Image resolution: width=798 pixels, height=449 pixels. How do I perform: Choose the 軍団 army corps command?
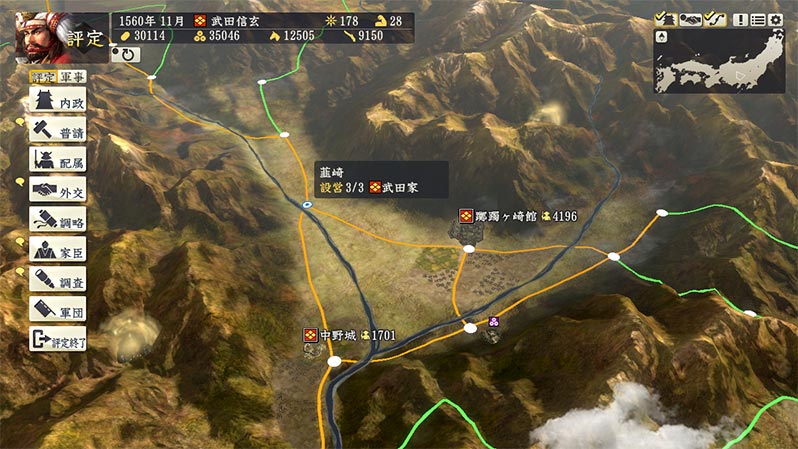pyautogui.click(x=57, y=309)
